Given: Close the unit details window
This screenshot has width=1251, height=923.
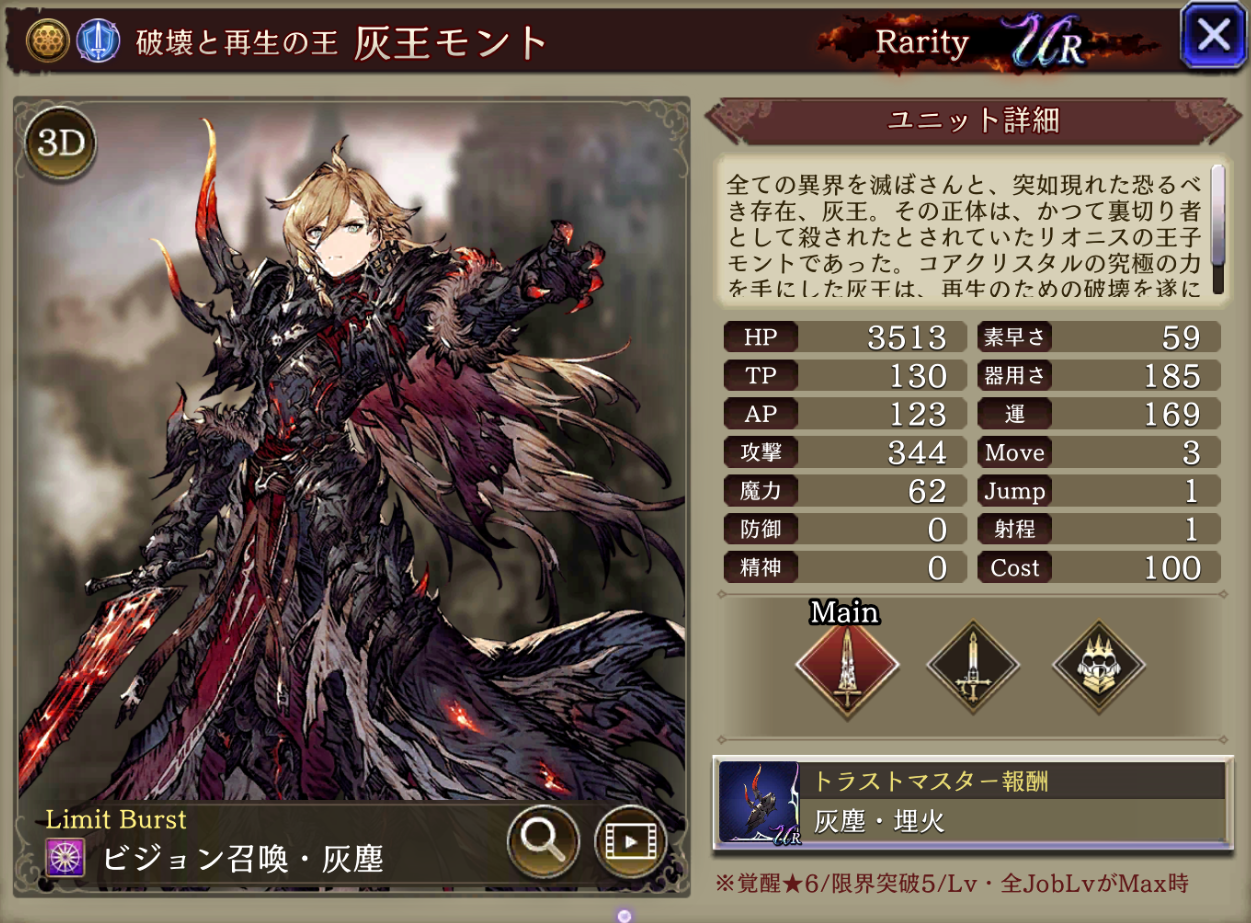Looking at the screenshot, I should [1213, 36].
